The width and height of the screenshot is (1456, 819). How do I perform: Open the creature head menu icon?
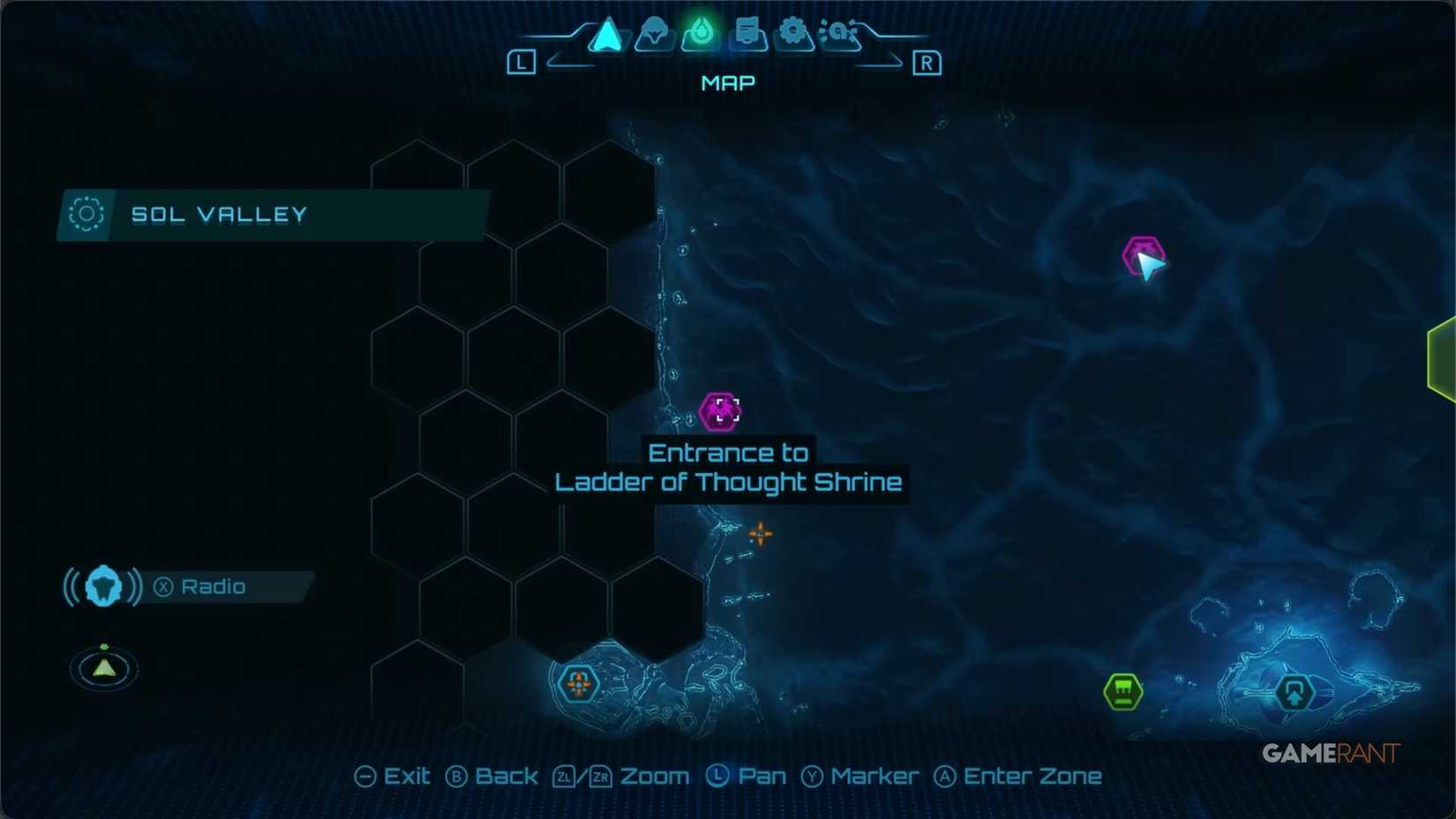654,34
